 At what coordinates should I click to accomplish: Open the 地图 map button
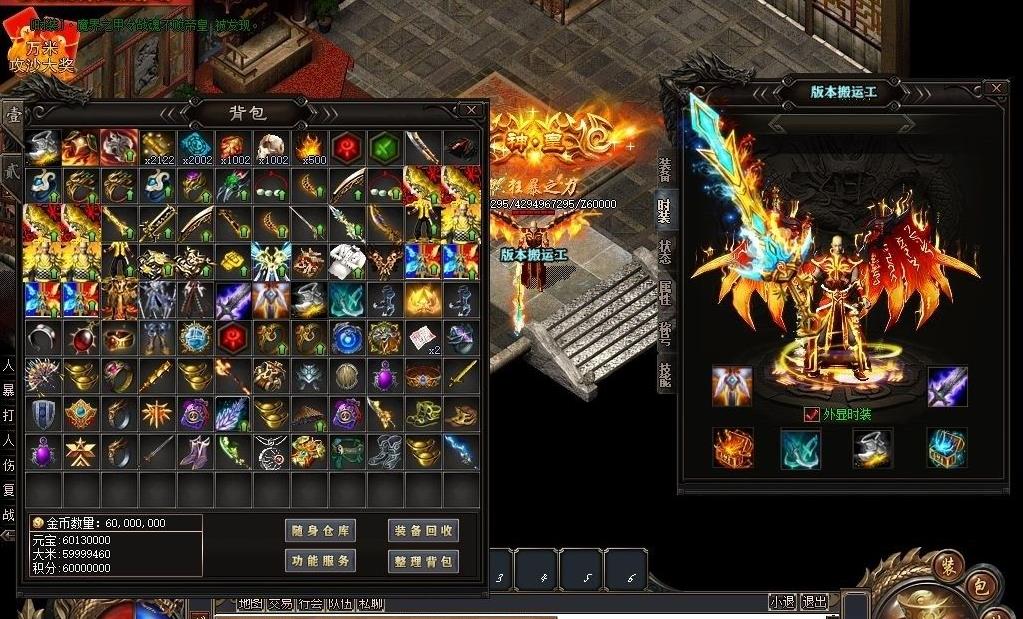pyautogui.click(x=250, y=603)
